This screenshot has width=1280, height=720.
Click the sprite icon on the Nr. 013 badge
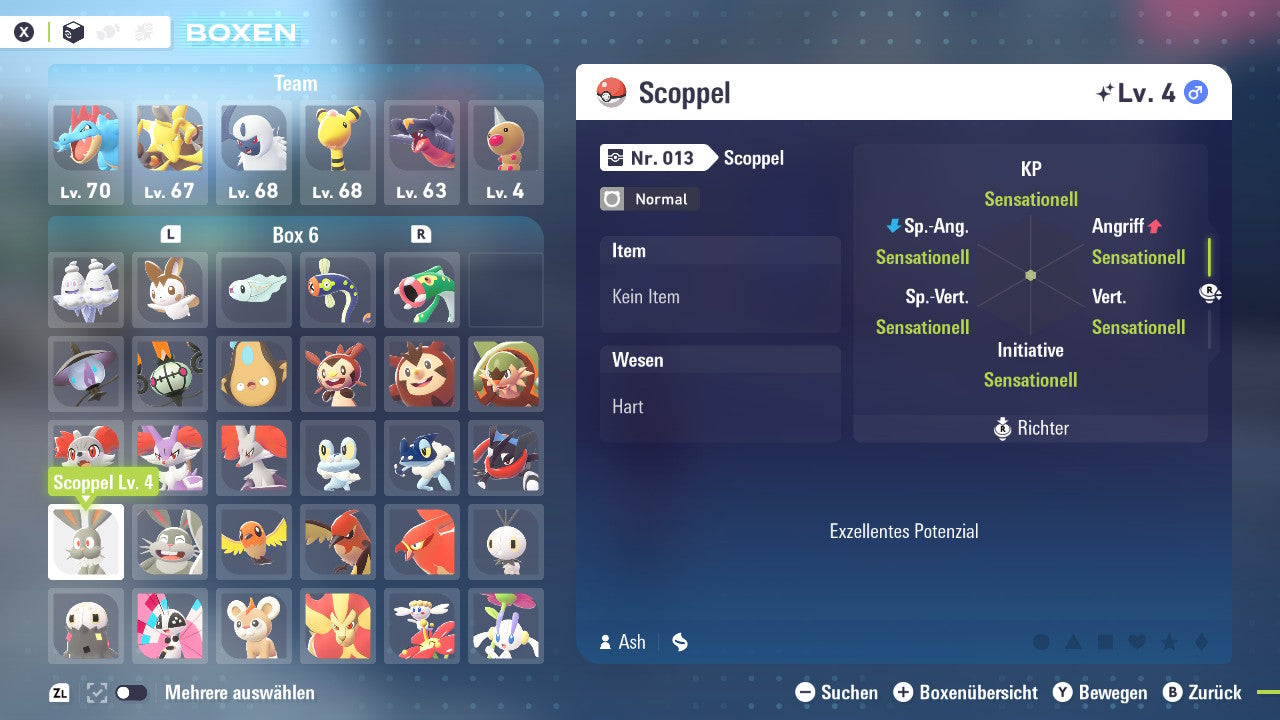614,158
